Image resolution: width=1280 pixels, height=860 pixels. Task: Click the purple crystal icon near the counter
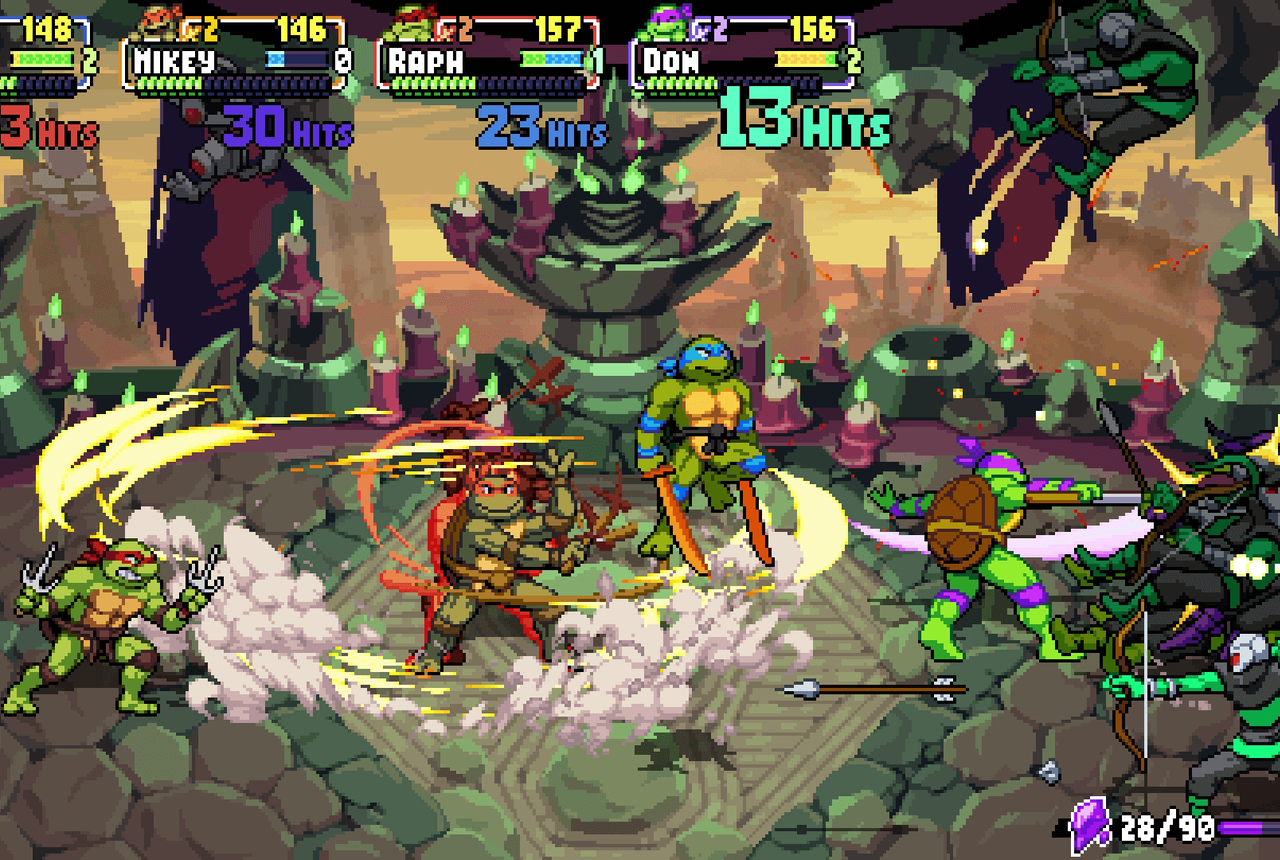pyautogui.click(x=1089, y=827)
